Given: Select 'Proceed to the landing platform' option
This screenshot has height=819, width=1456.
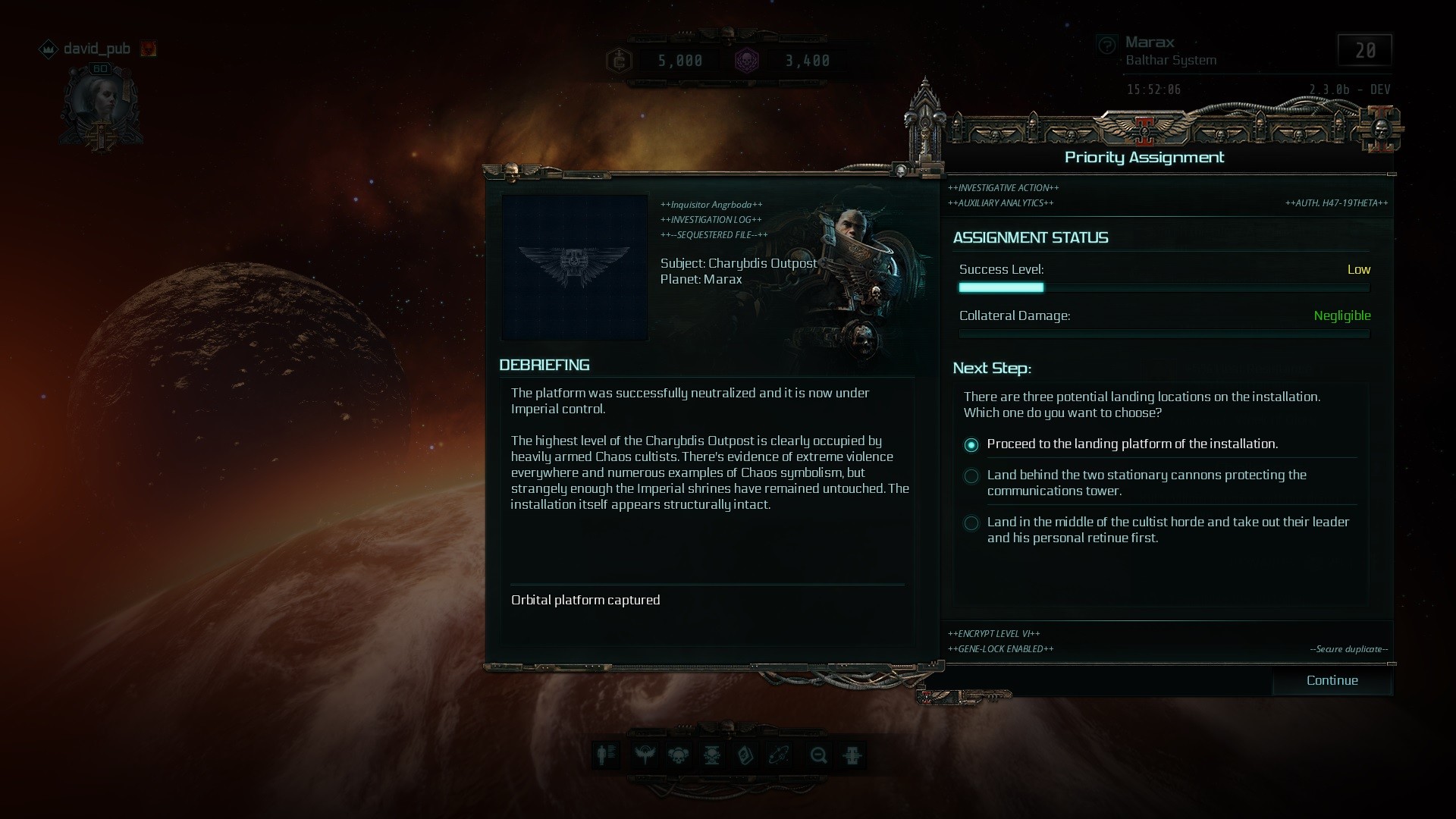Looking at the screenshot, I should (x=971, y=445).
